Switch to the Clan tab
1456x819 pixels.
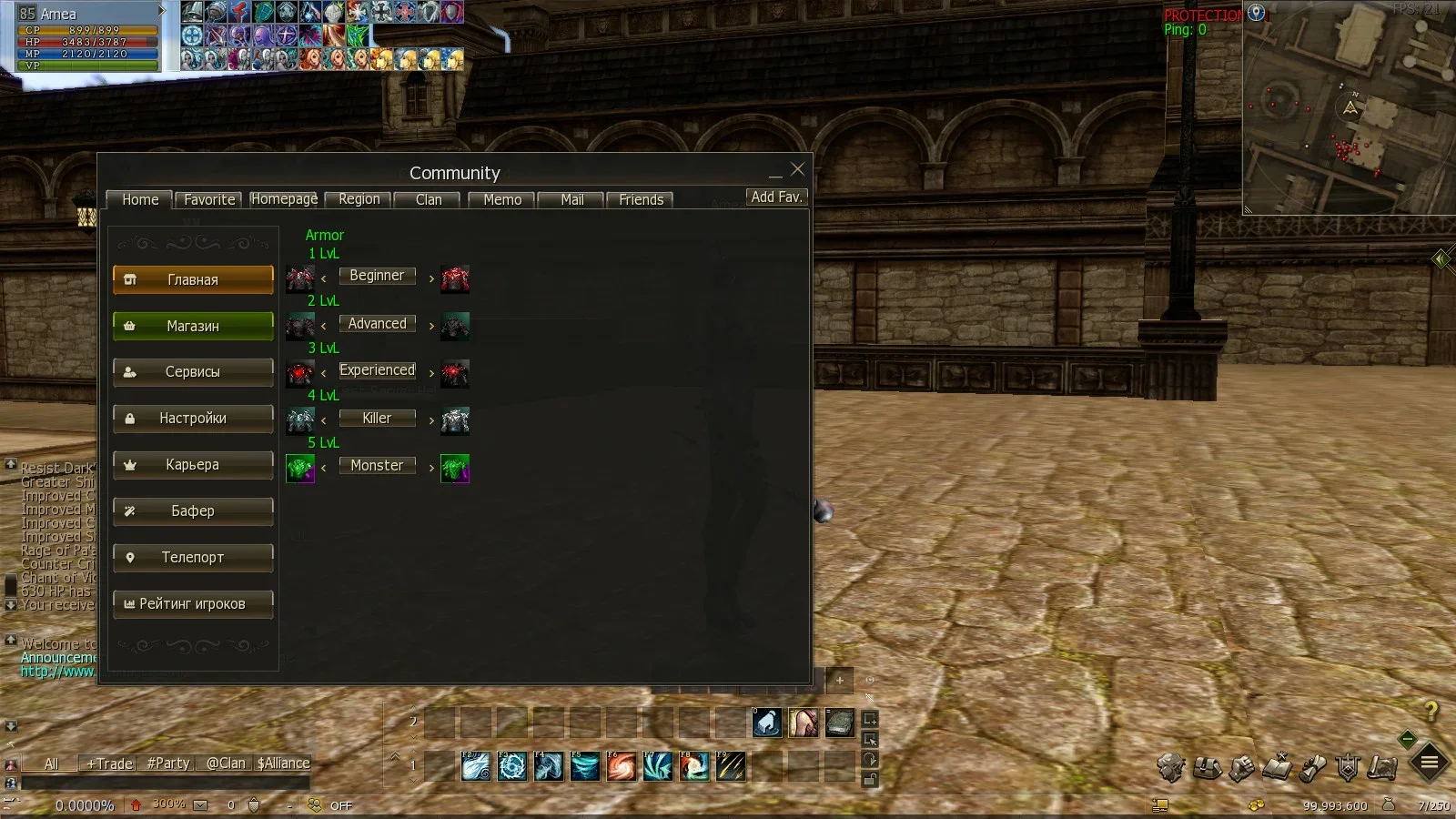point(429,200)
